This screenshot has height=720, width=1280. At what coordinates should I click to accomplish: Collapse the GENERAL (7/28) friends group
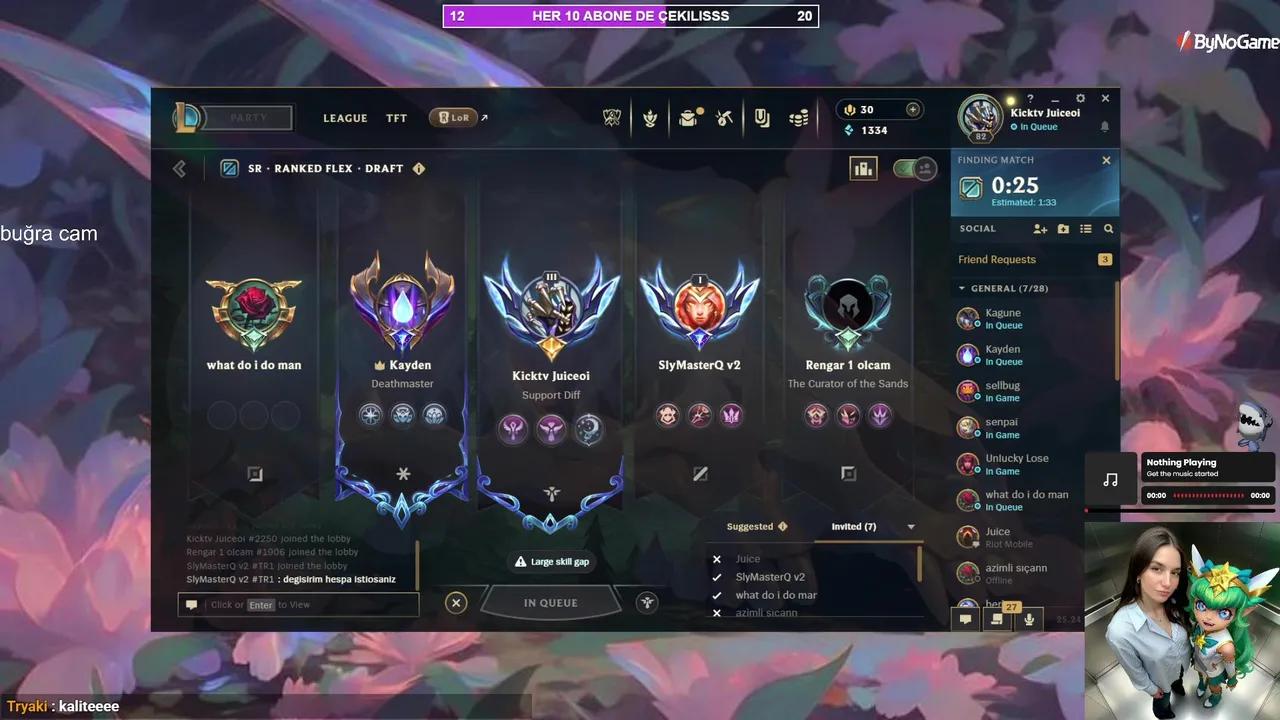963,288
